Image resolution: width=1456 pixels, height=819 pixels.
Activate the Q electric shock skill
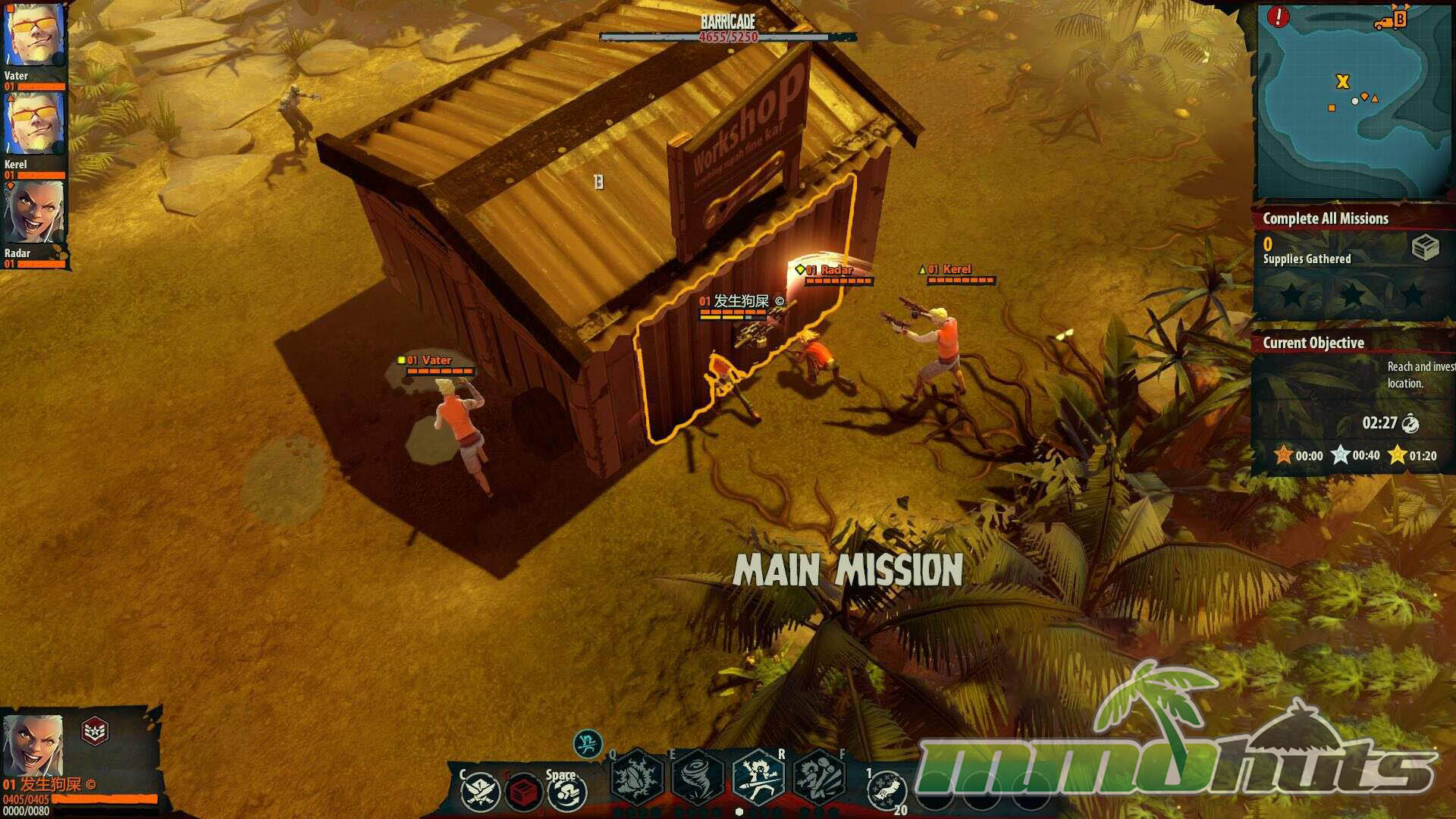[636, 777]
